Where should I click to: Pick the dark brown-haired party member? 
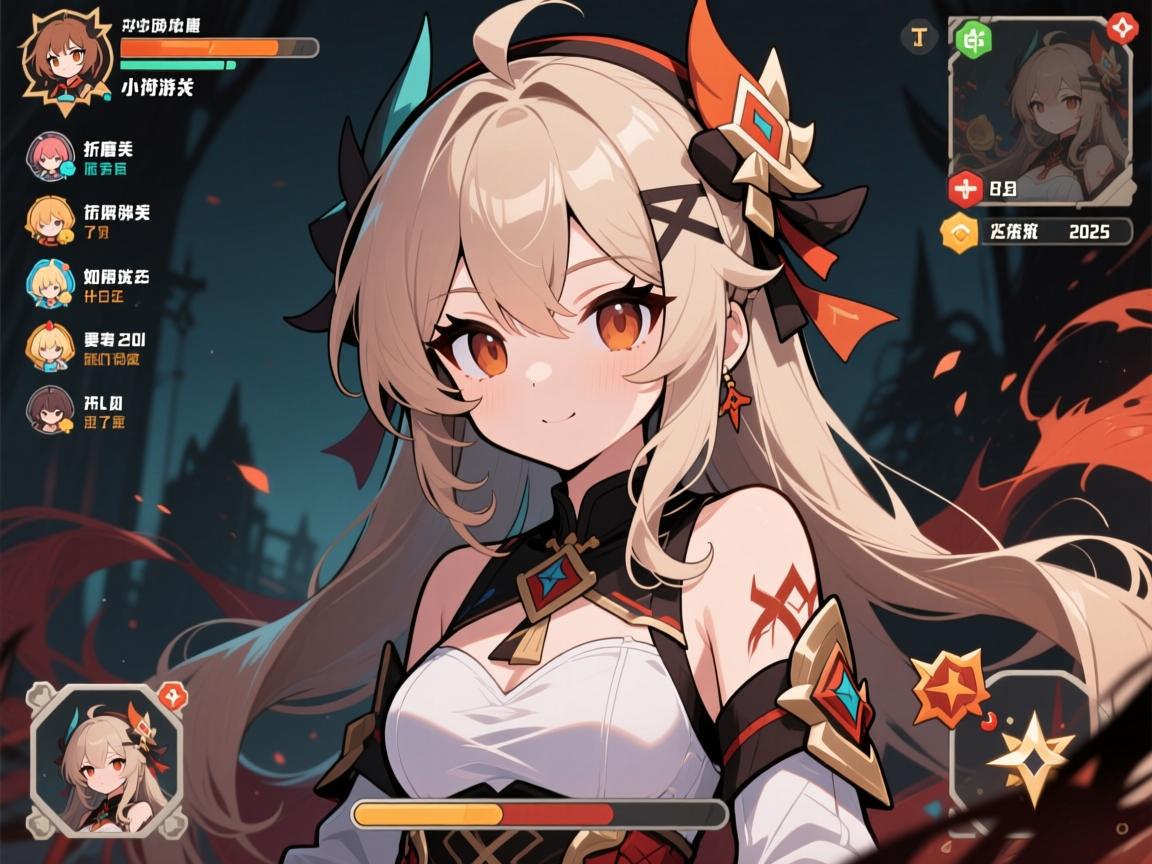coord(49,411)
